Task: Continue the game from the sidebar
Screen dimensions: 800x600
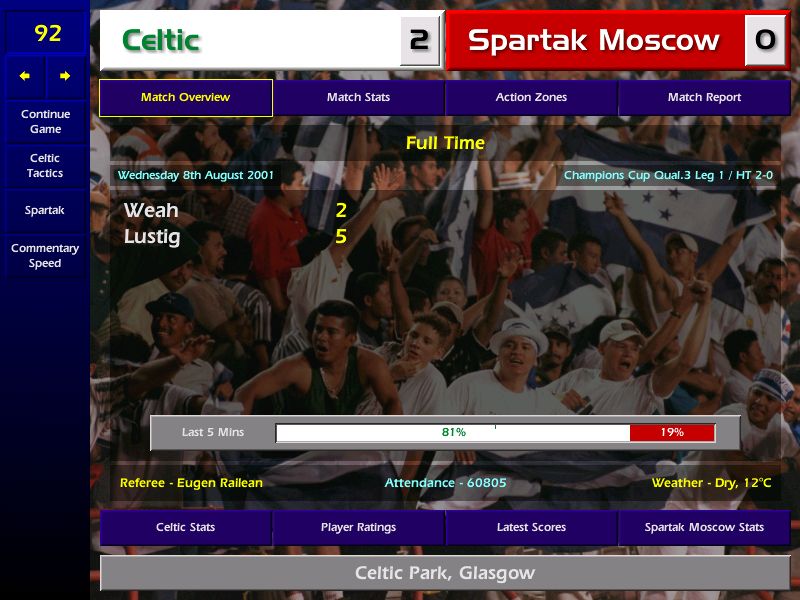Action: (45, 121)
